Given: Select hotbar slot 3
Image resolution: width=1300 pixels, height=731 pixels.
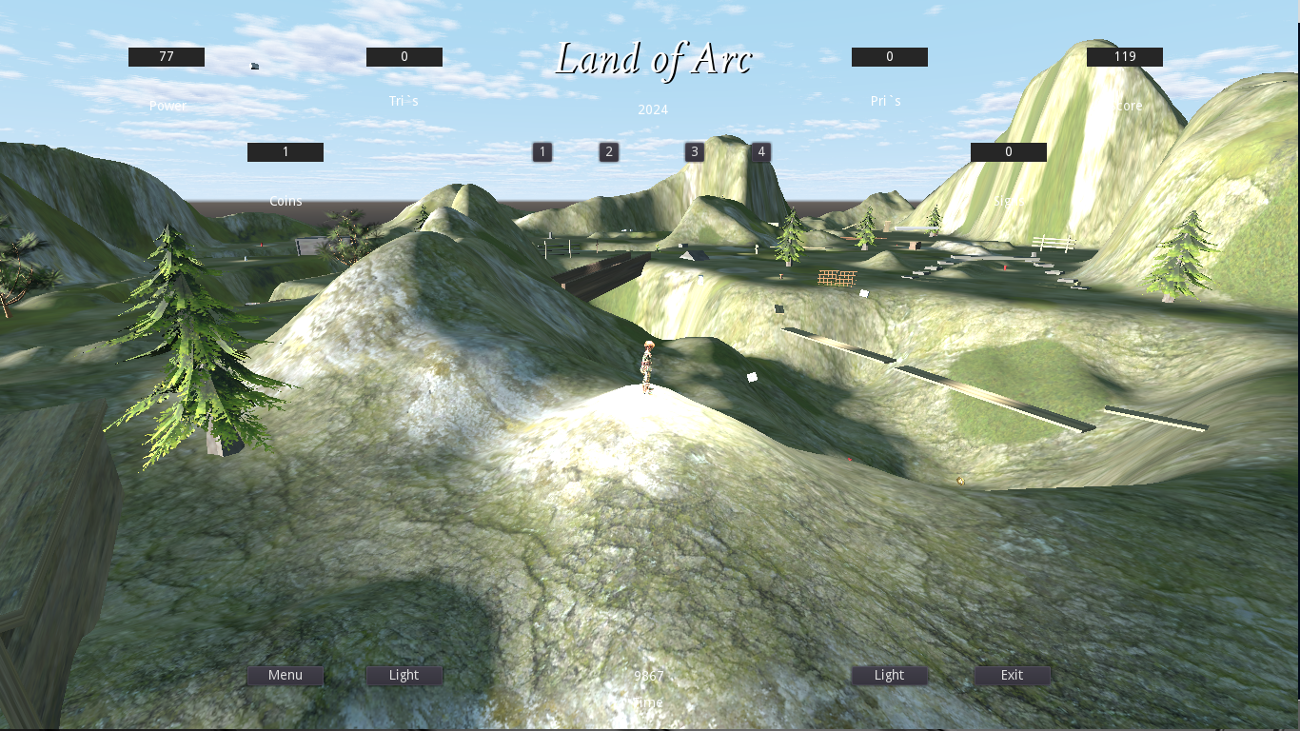Looking at the screenshot, I should click(x=693, y=151).
